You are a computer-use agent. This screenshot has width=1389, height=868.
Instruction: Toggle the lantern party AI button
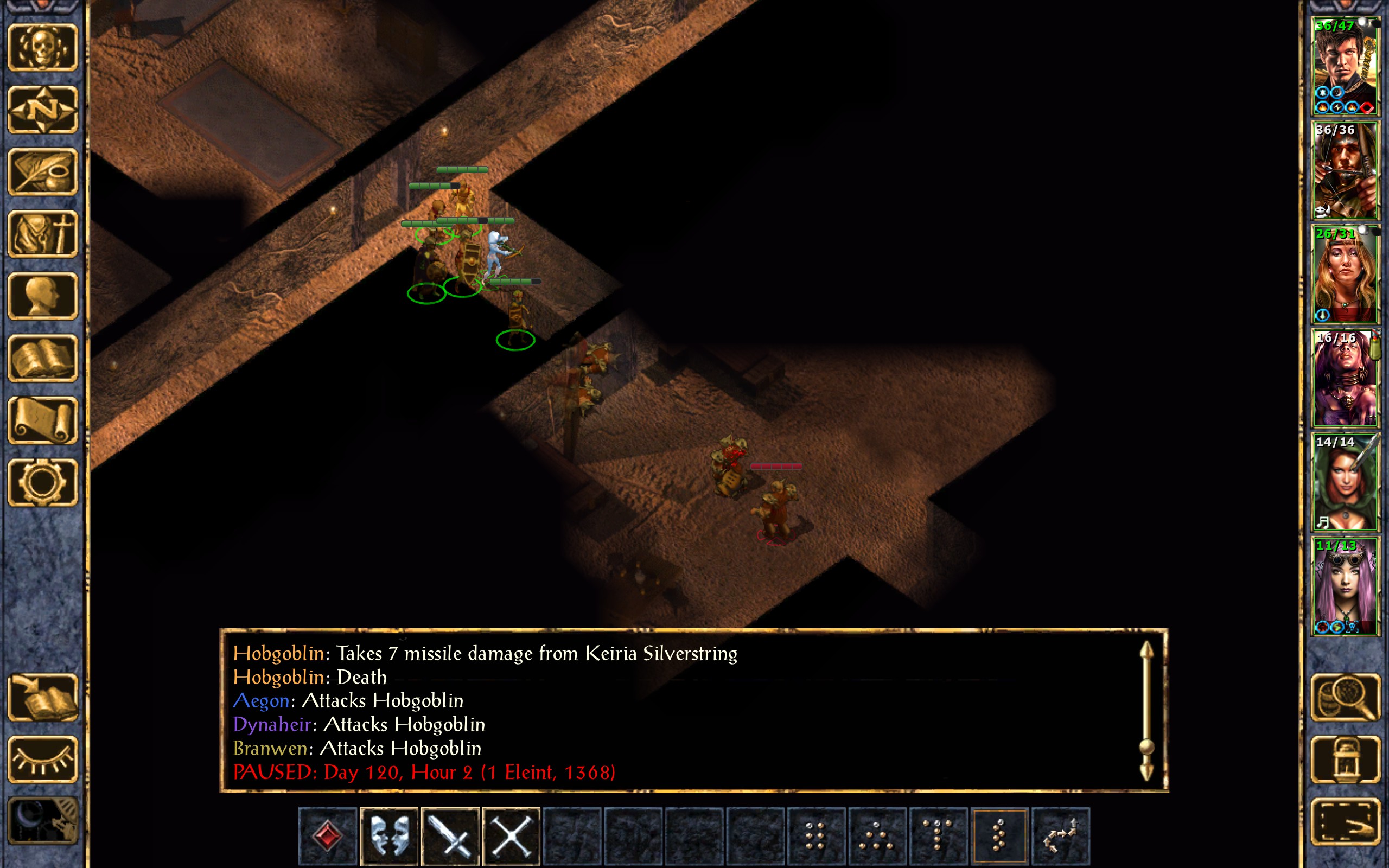tap(1345, 759)
